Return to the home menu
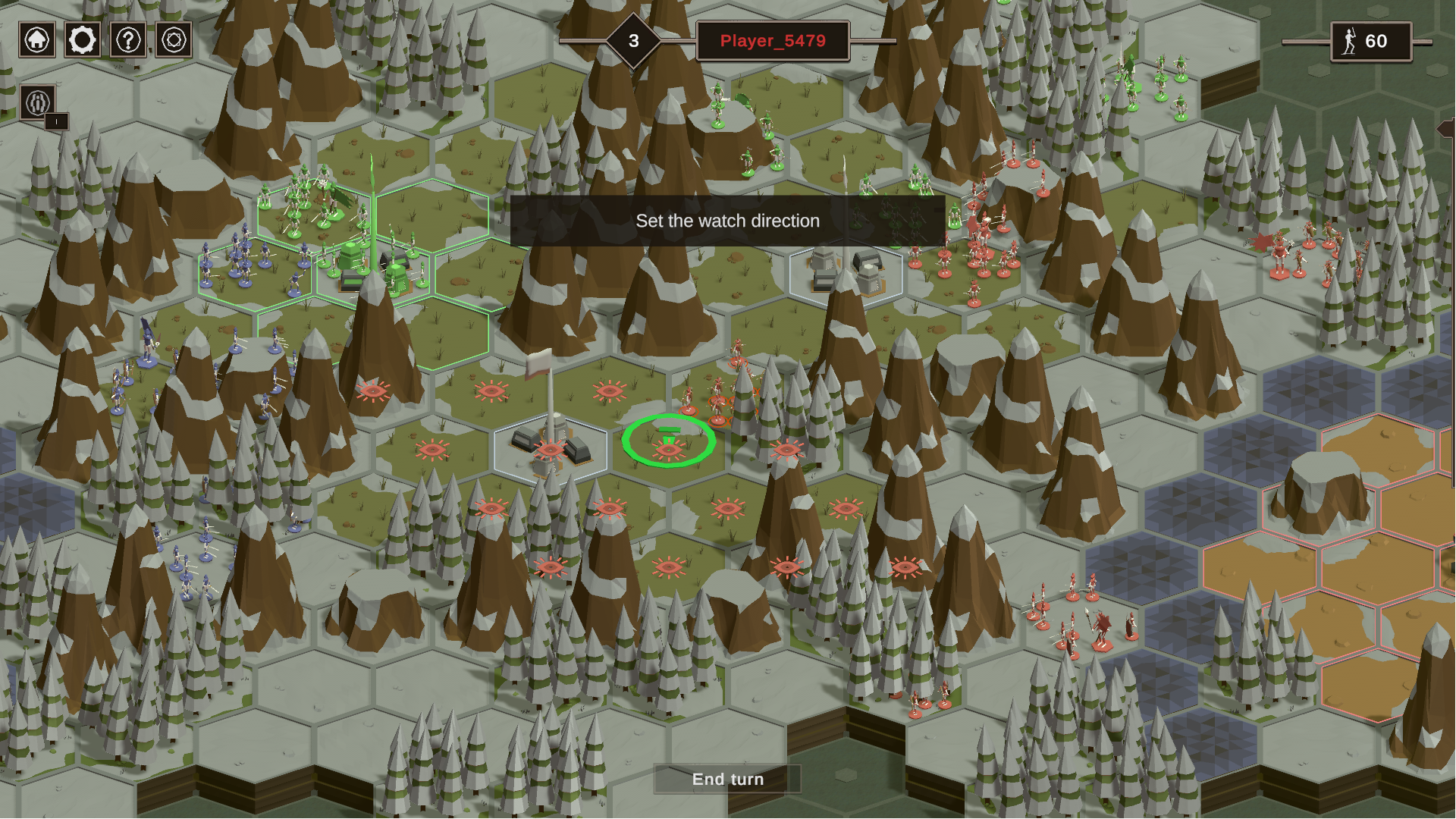This screenshot has height=819, width=1456. 37,40
